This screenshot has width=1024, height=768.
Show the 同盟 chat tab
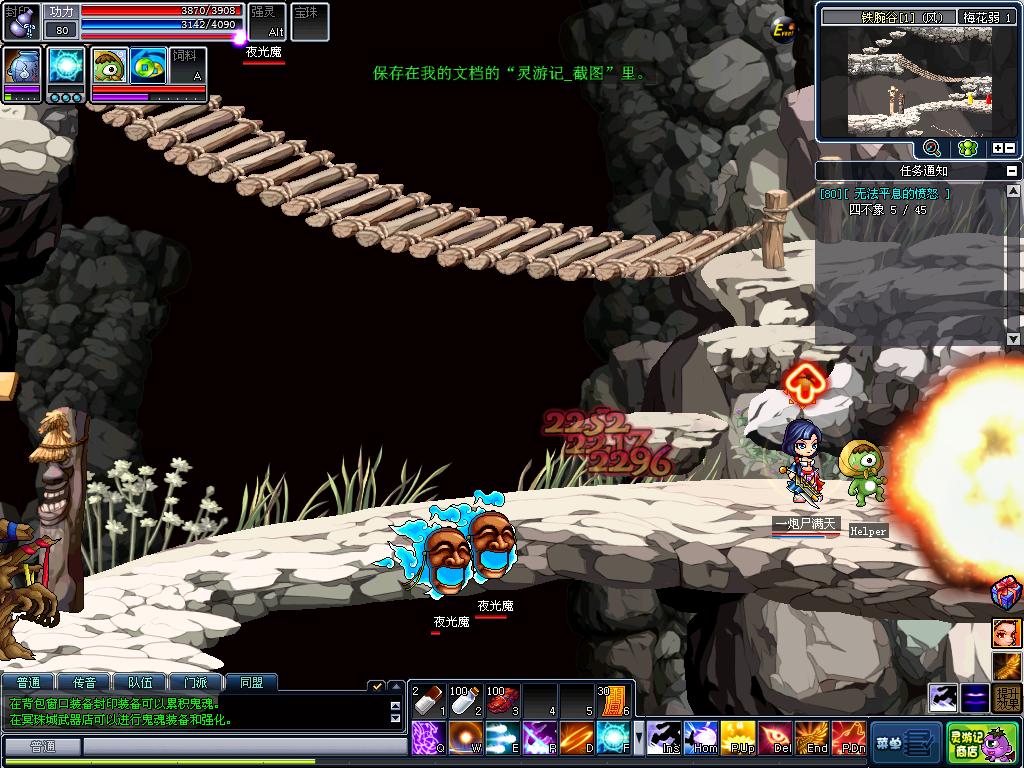(251, 683)
